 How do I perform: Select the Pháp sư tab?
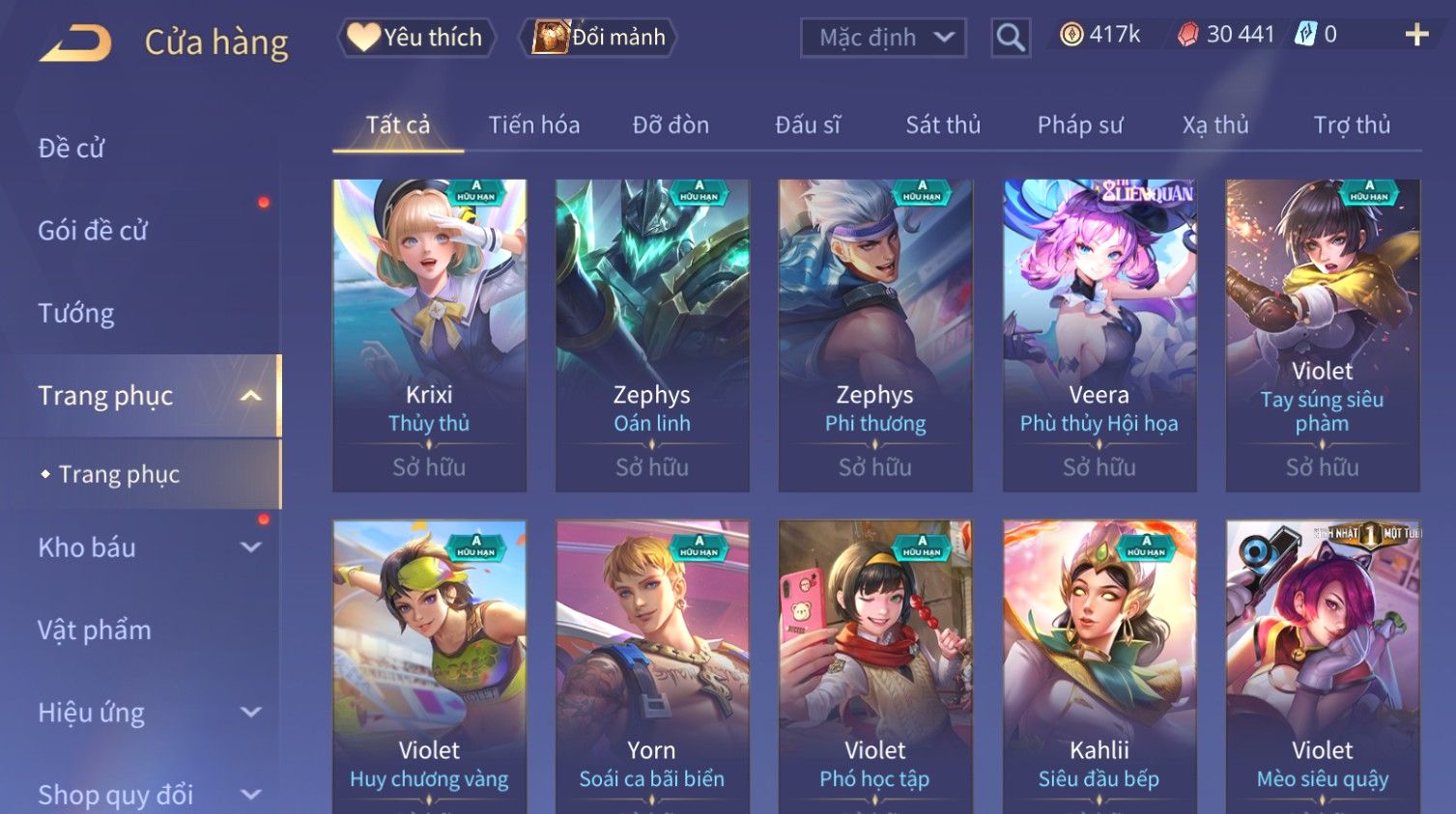[x=1079, y=125]
